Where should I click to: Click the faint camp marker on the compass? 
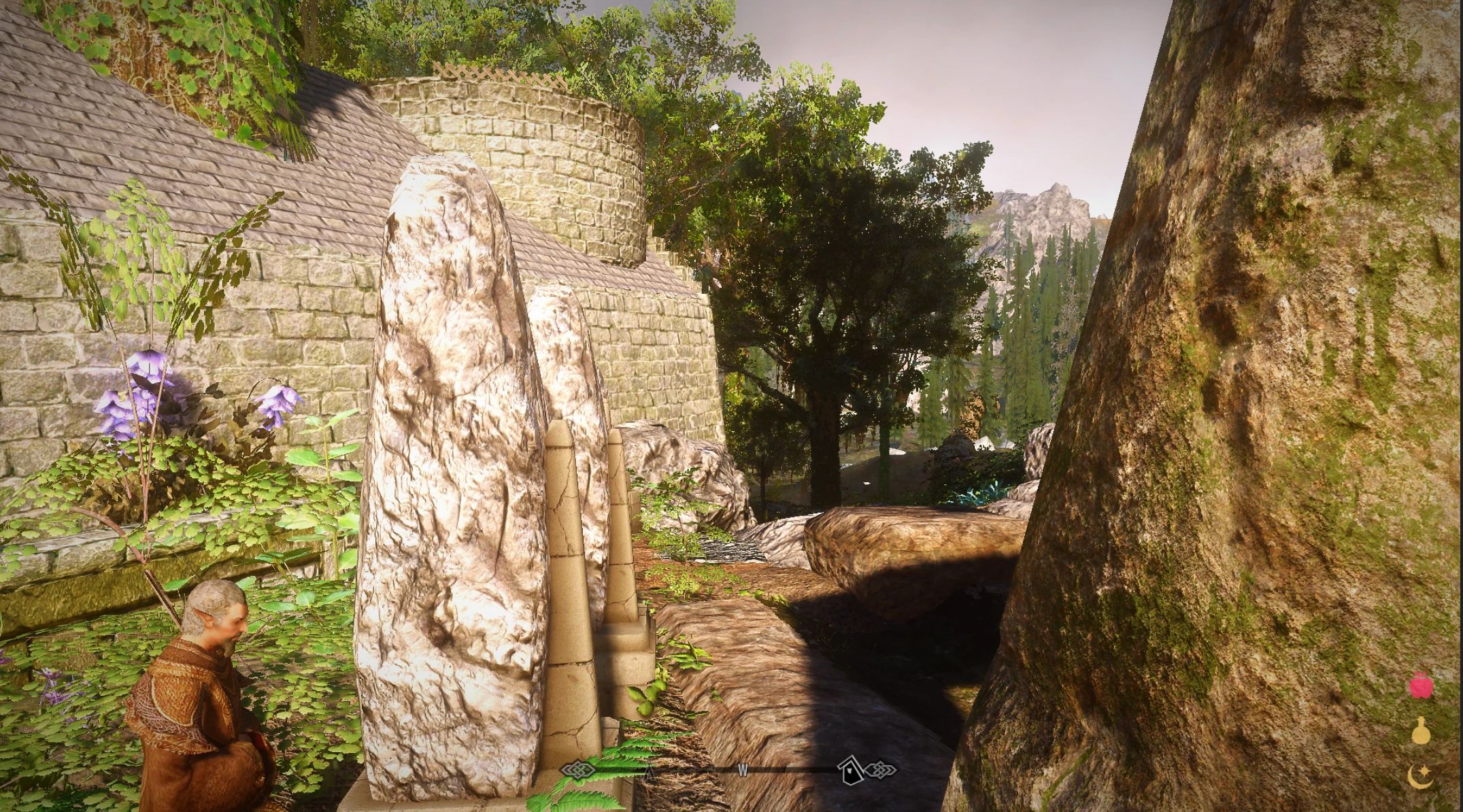pyautogui.click(x=650, y=771)
